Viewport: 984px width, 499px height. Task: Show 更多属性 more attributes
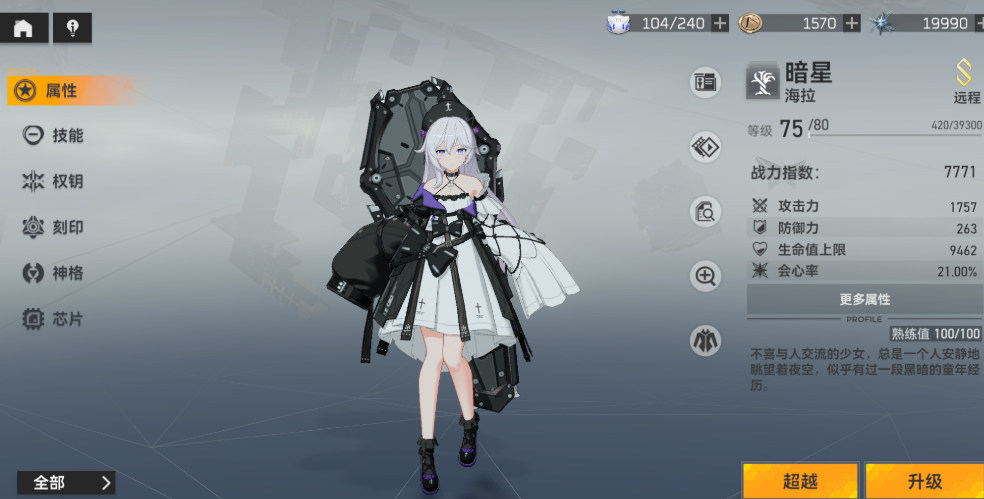tap(864, 299)
